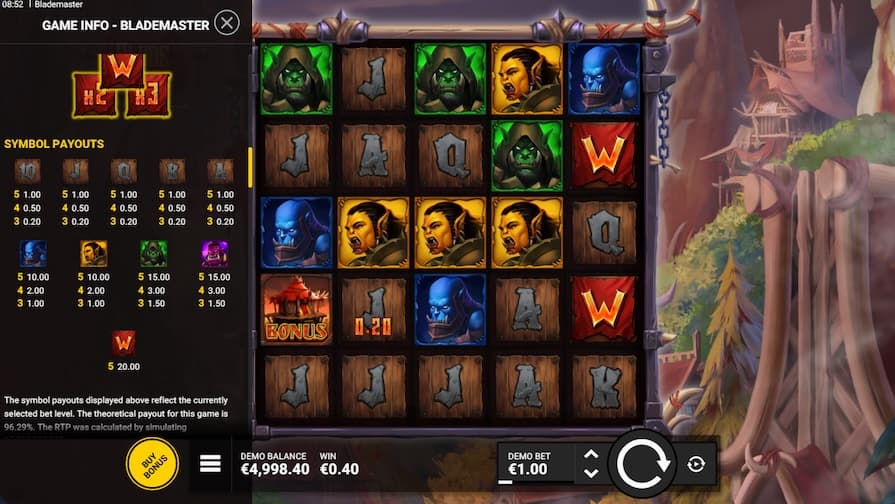
Task: Open the hamburger menu
Action: (210, 463)
